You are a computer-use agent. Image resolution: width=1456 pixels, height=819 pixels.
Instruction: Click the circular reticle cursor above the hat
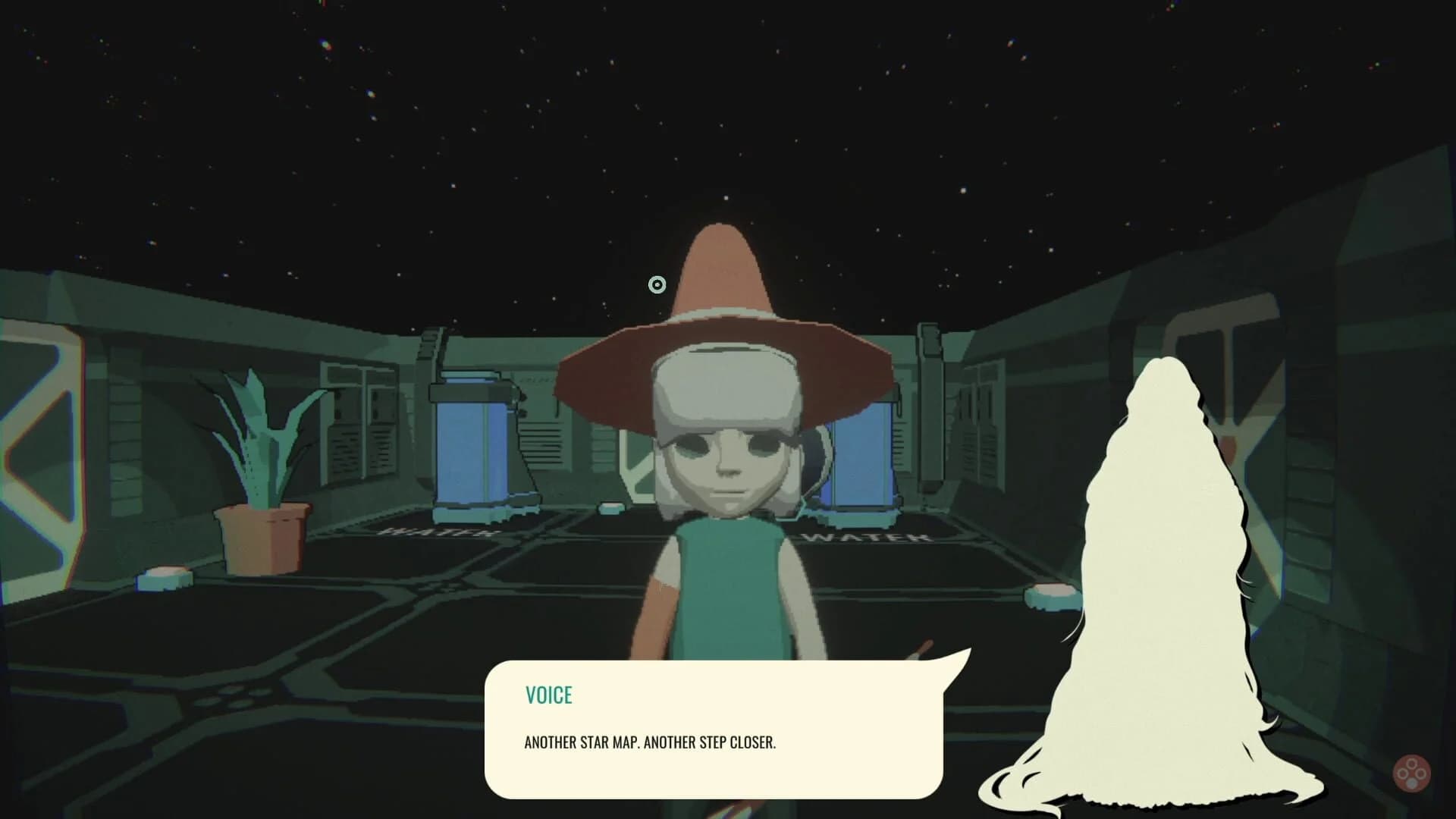tap(657, 284)
